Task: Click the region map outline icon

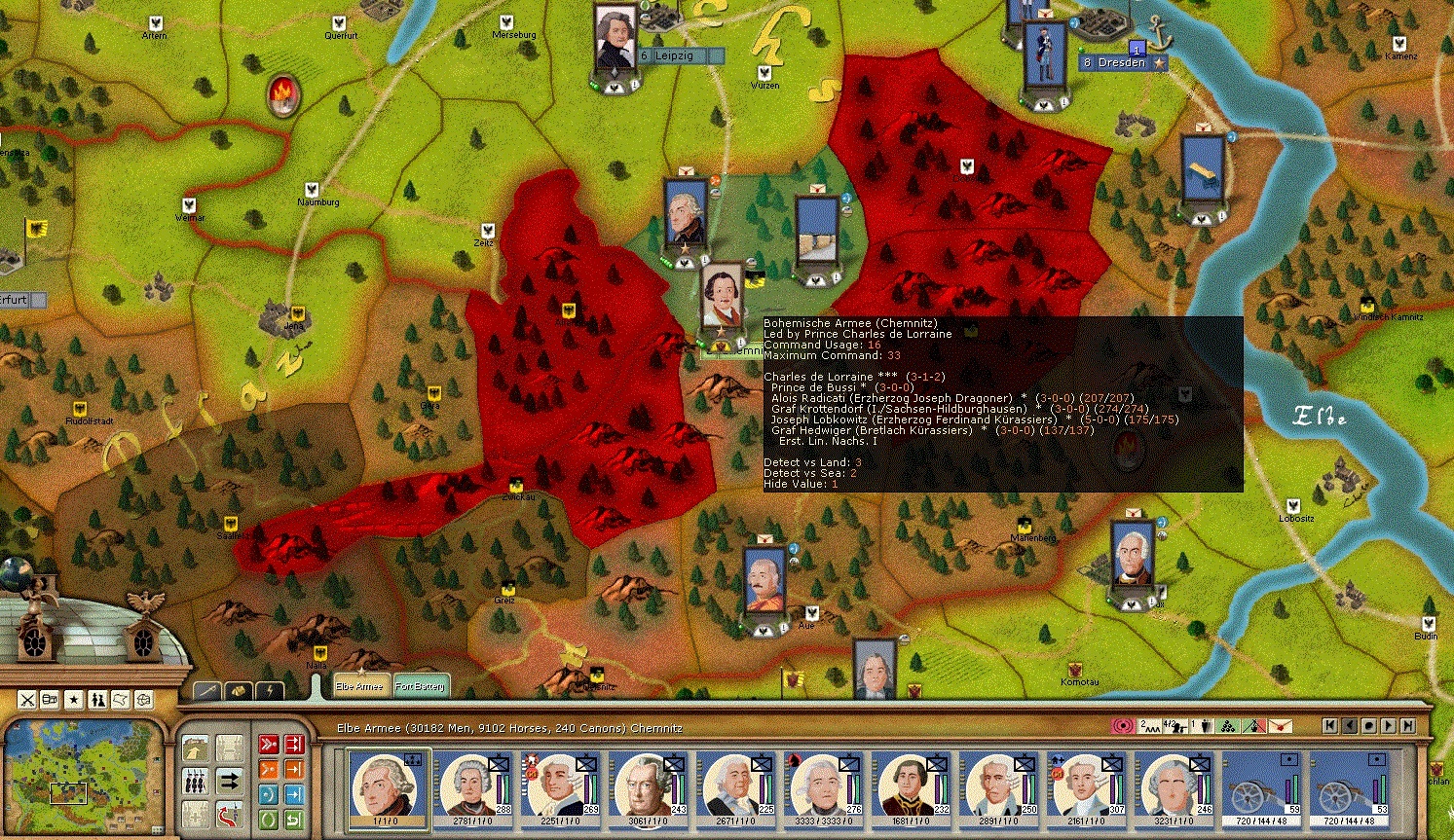Action: 120,699
